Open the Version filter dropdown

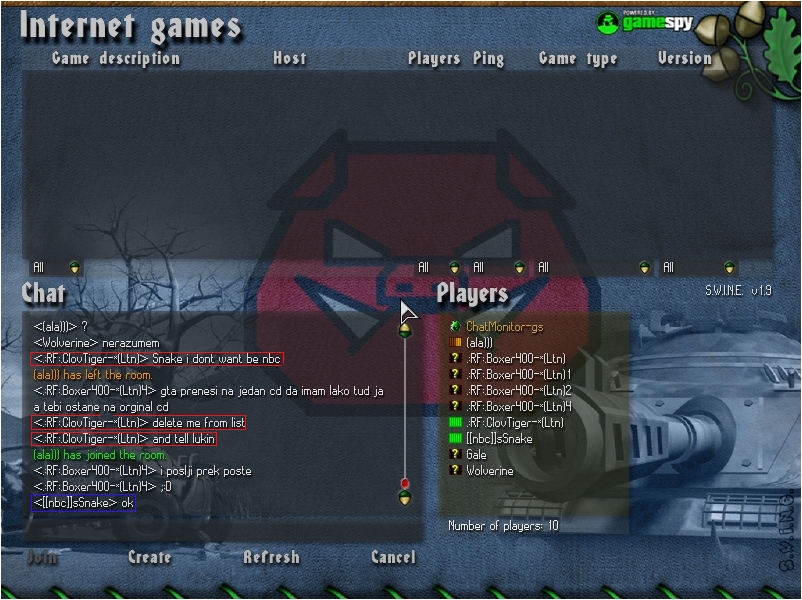click(x=730, y=268)
